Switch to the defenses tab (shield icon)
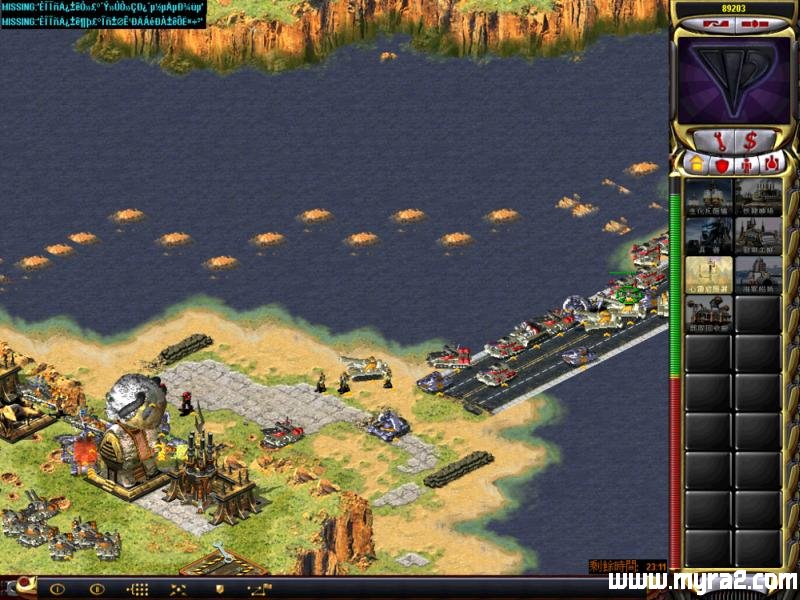This screenshot has width=800, height=600. [x=721, y=163]
